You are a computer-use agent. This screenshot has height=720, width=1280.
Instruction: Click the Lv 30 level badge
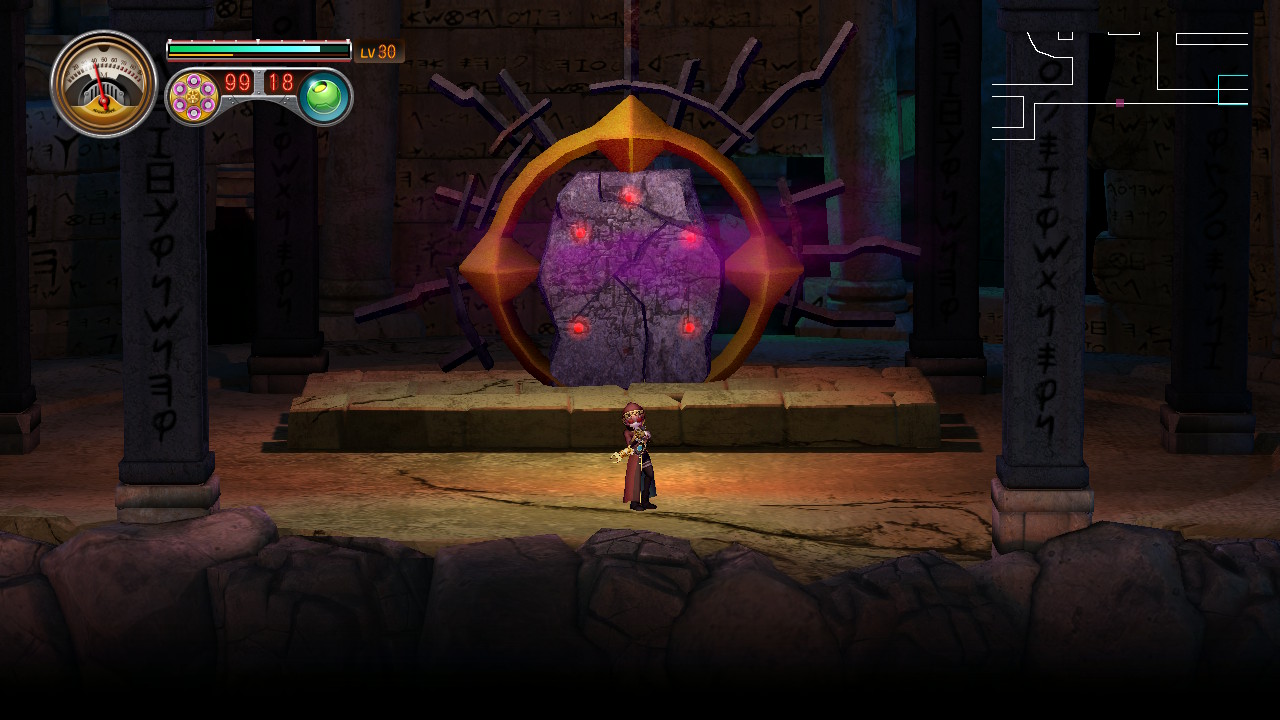click(x=377, y=51)
